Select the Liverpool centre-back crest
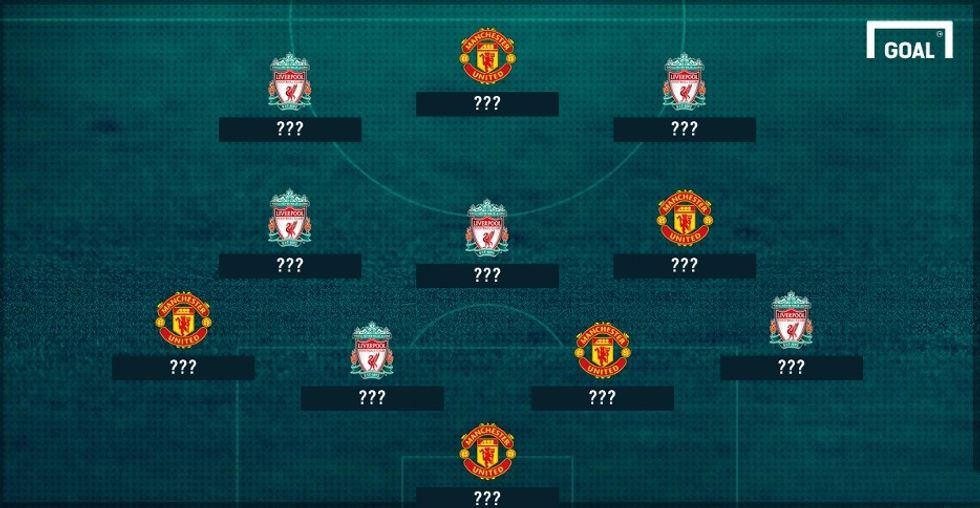 (x=372, y=350)
